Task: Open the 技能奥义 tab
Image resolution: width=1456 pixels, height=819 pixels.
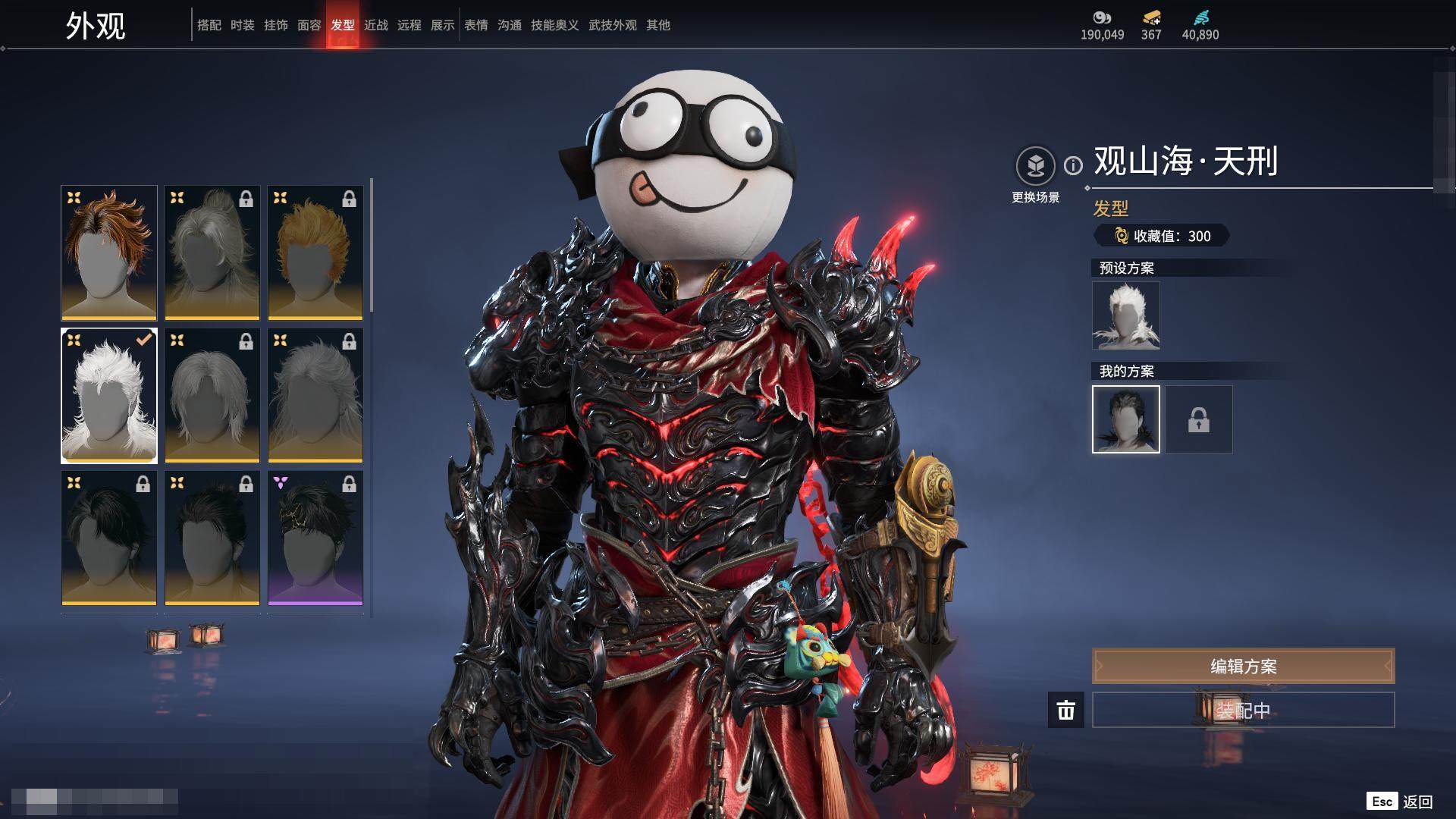Action: (554, 25)
